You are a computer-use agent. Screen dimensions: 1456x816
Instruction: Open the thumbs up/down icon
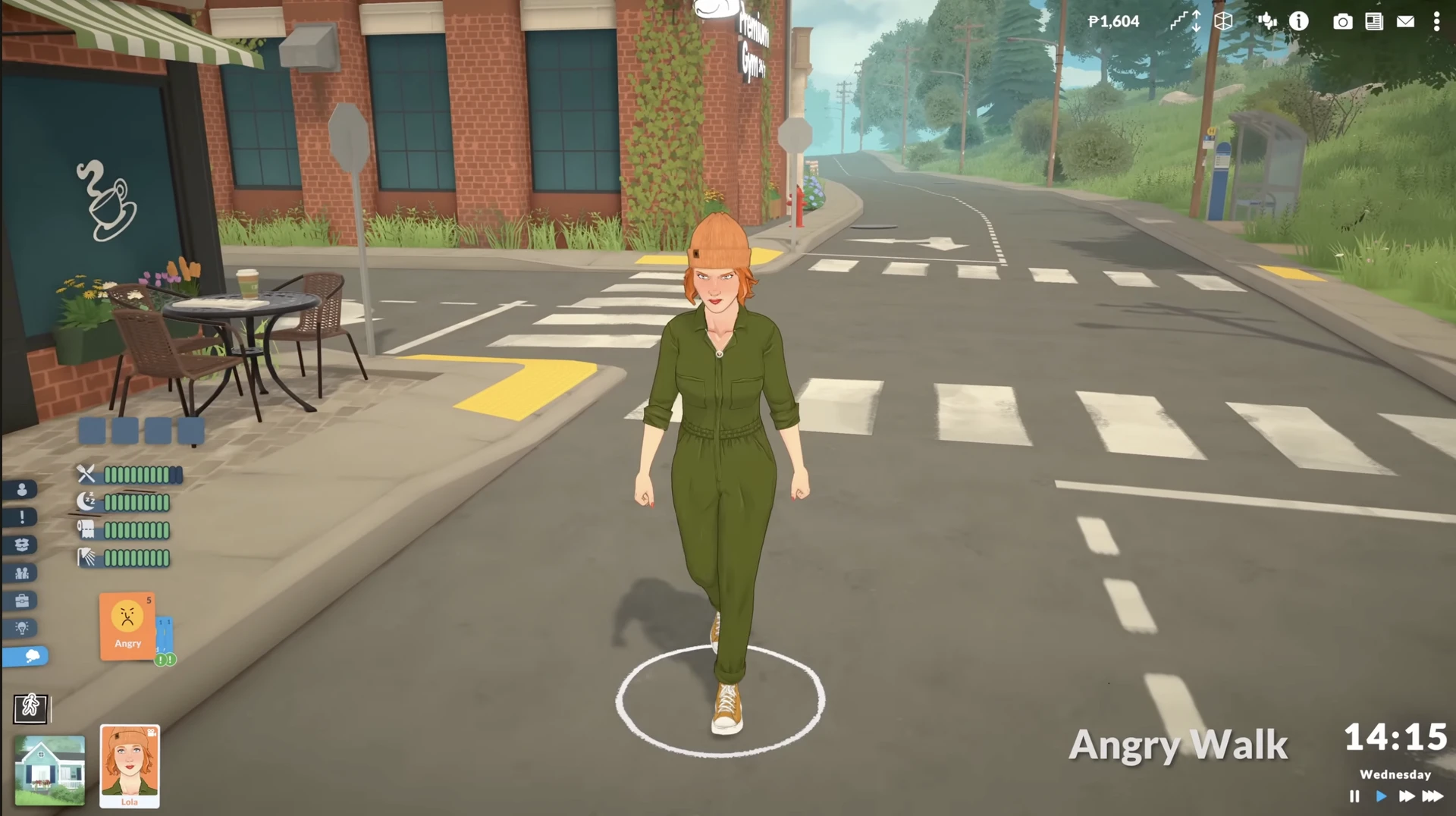1266,21
